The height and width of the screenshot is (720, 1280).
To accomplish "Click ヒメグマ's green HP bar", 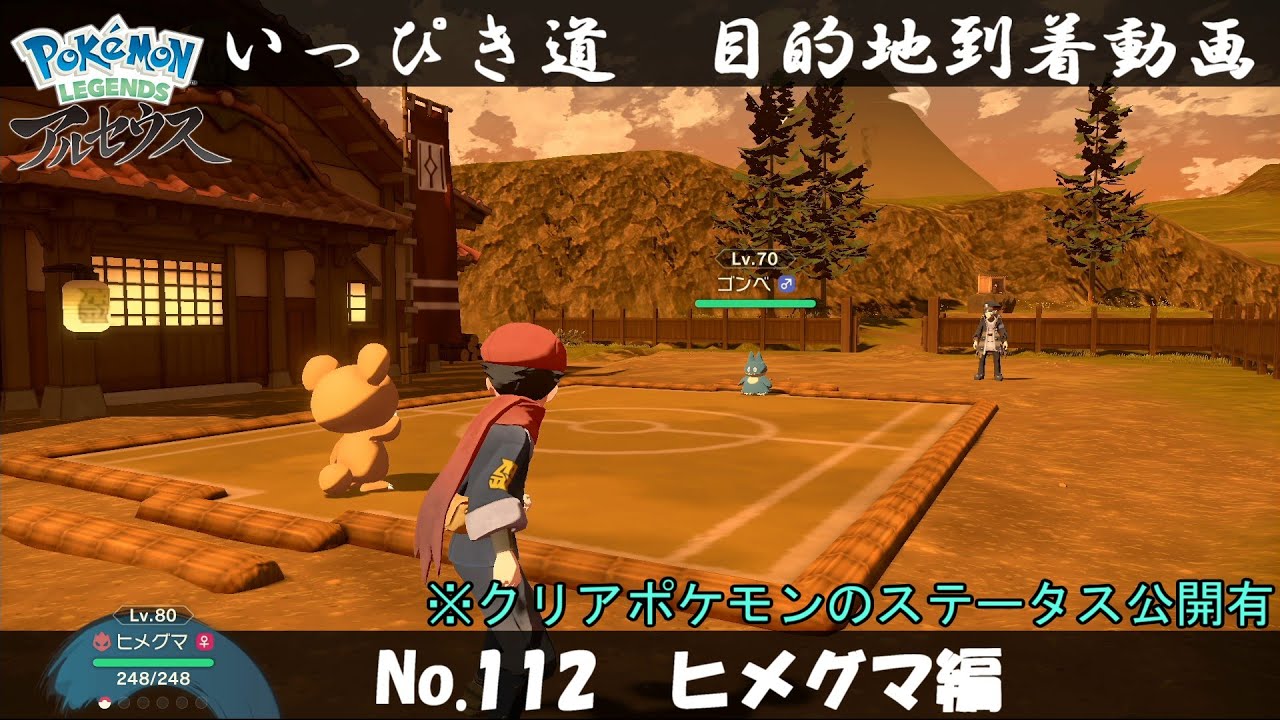I will pyautogui.click(x=153, y=662).
